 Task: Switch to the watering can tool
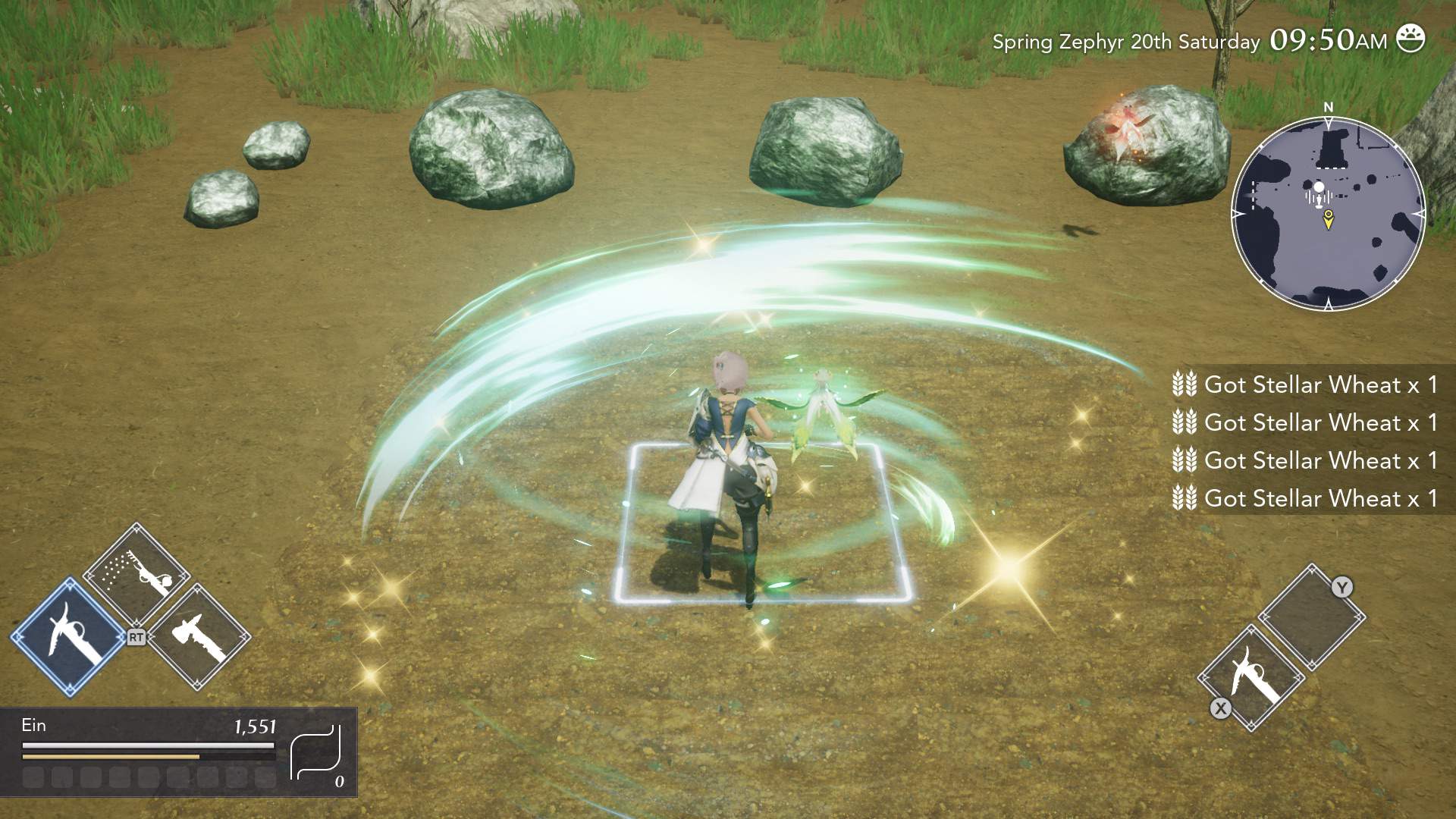137,574
